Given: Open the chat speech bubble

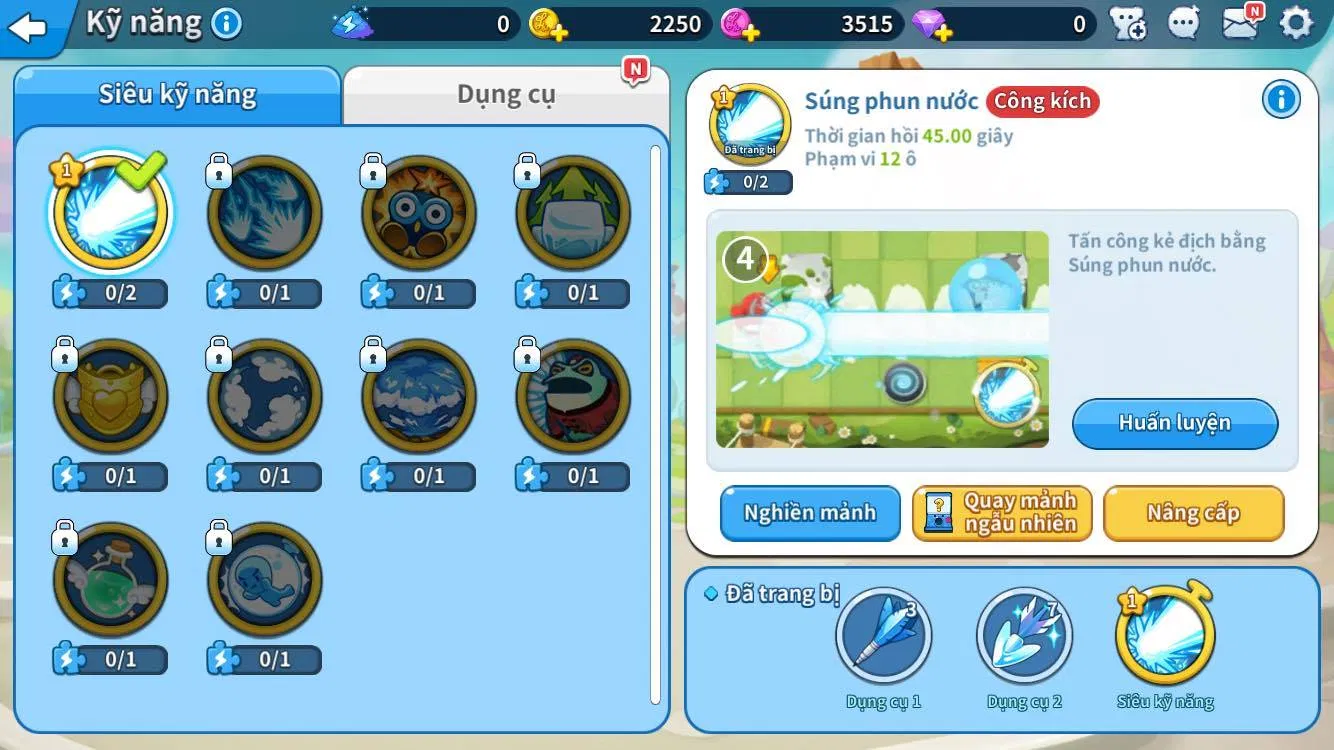Looking at the screenshot, I should pyautogui.click(x=1184, y=23).
